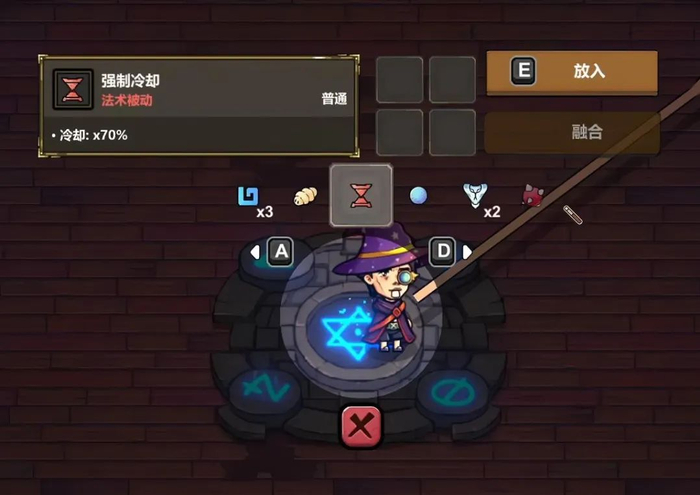Close the spell menu with the red X
This screenshot has height=495, width=700.
(361, 427)
